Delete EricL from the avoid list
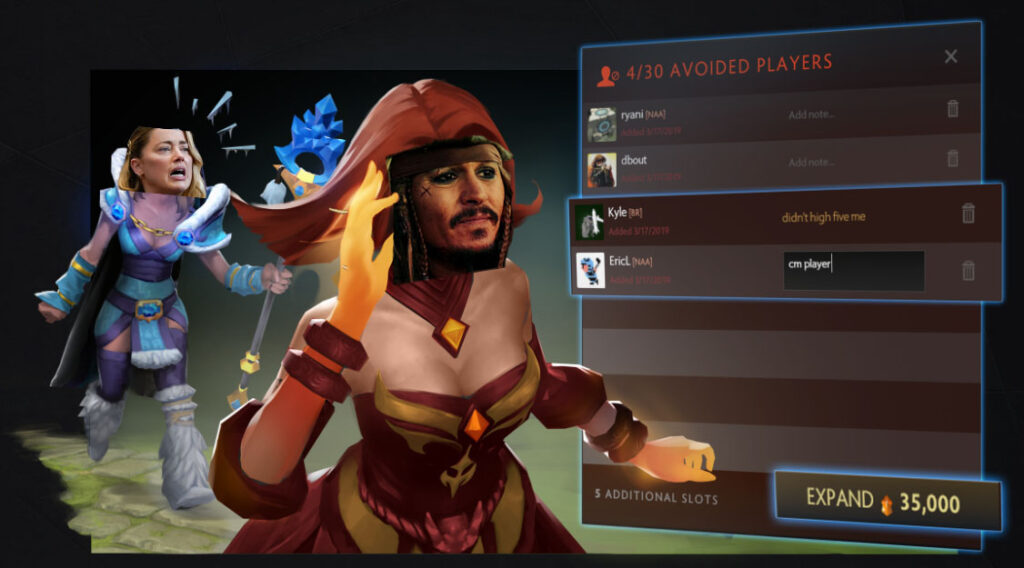This screenshot has height=568, width=1024. pos(968,270)
